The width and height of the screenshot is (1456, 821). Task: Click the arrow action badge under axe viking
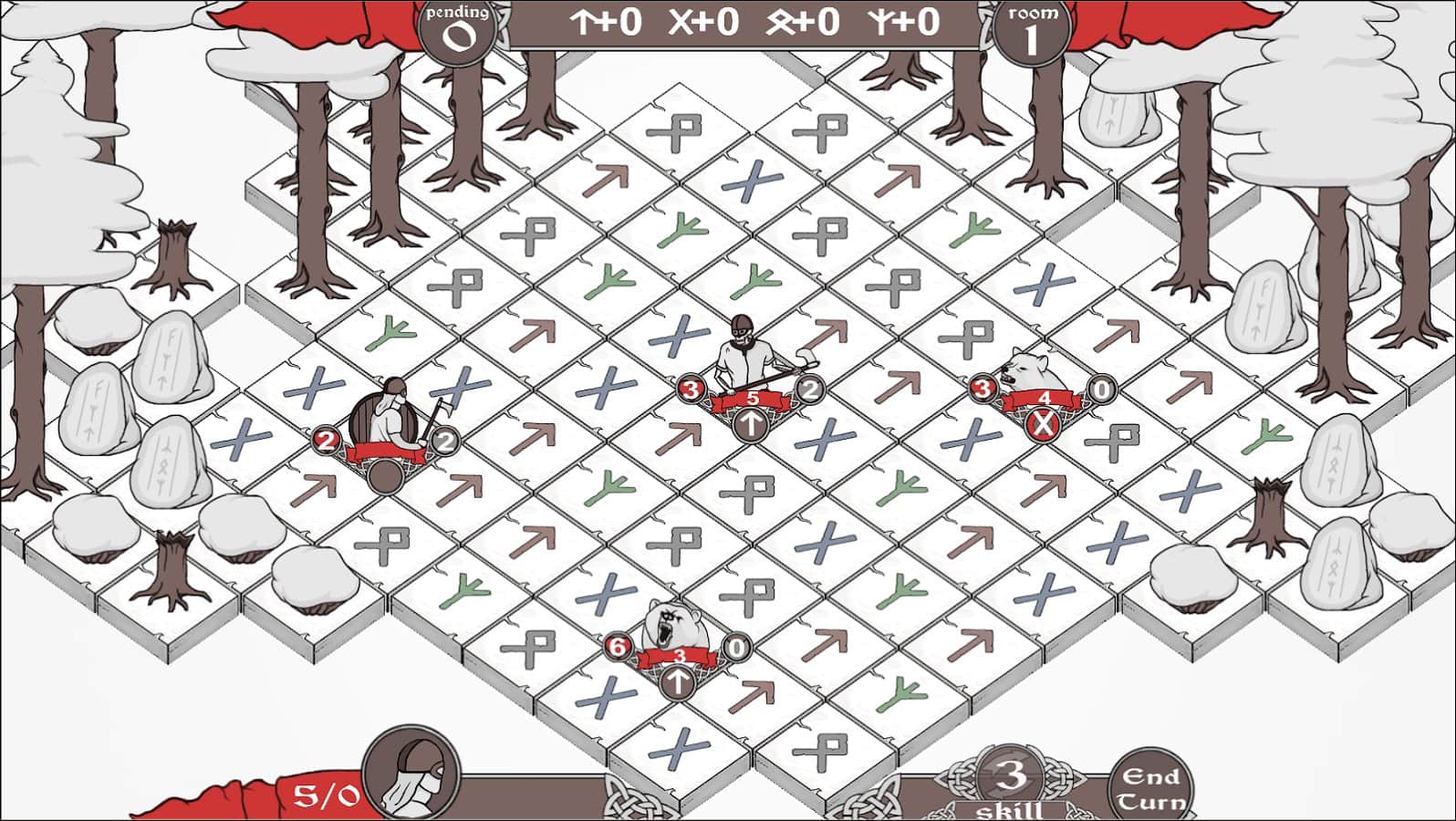click(753, 424)
